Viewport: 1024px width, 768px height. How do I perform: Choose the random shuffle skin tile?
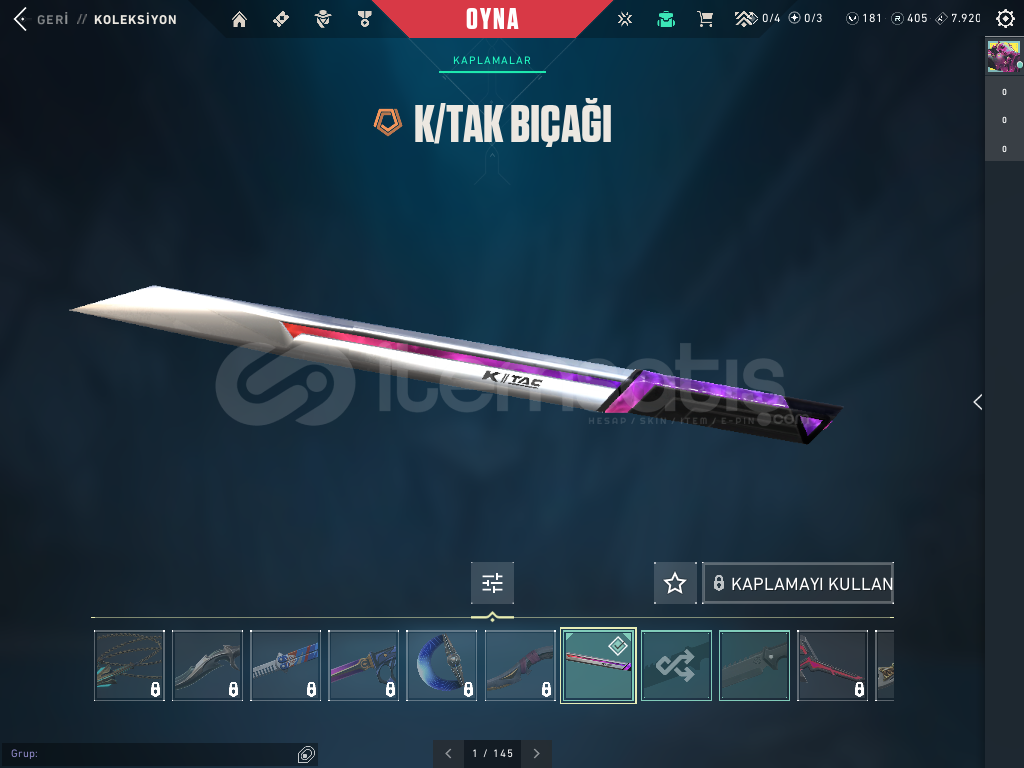676,665
